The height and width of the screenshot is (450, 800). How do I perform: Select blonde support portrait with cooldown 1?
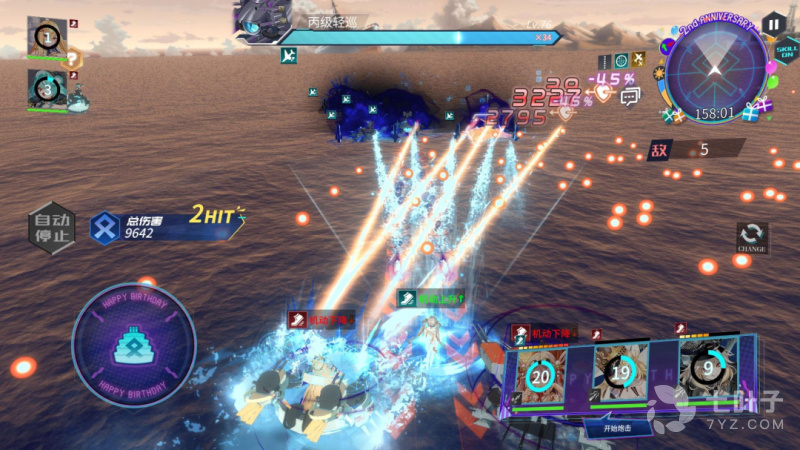point(46,38)
